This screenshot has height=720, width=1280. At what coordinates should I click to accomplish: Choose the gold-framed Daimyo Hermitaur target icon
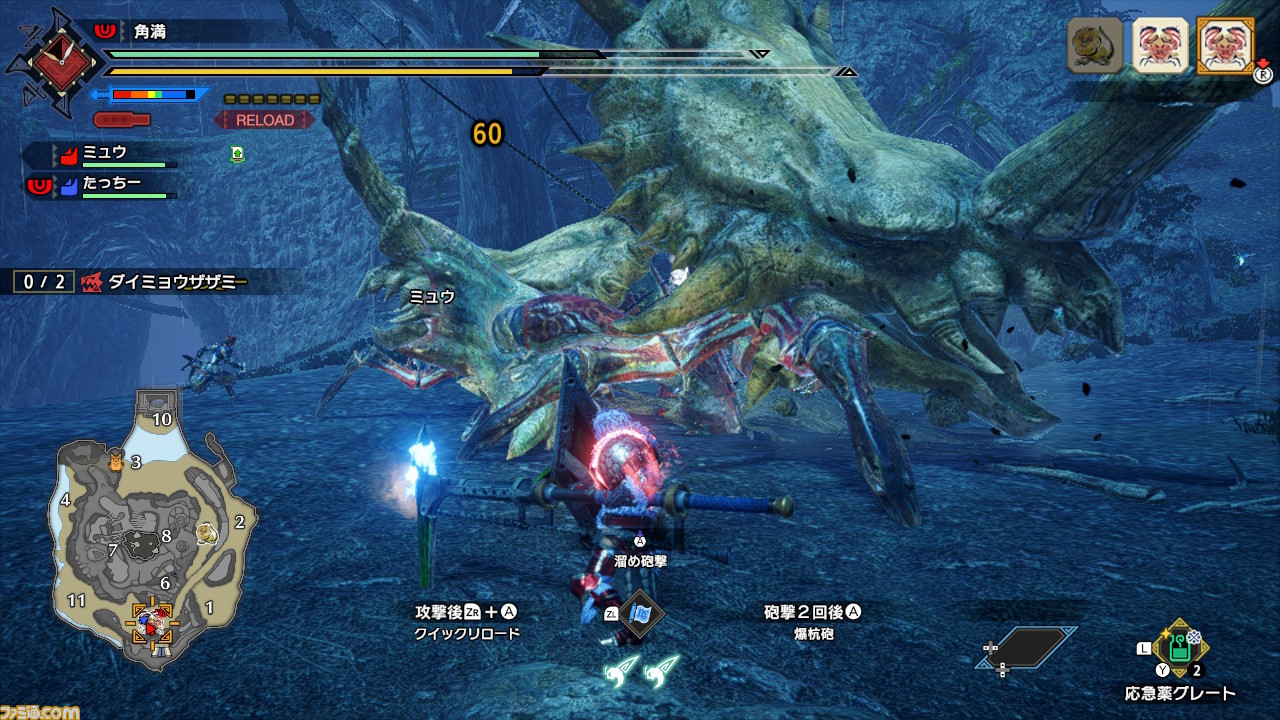click(x=1225, y=45)
